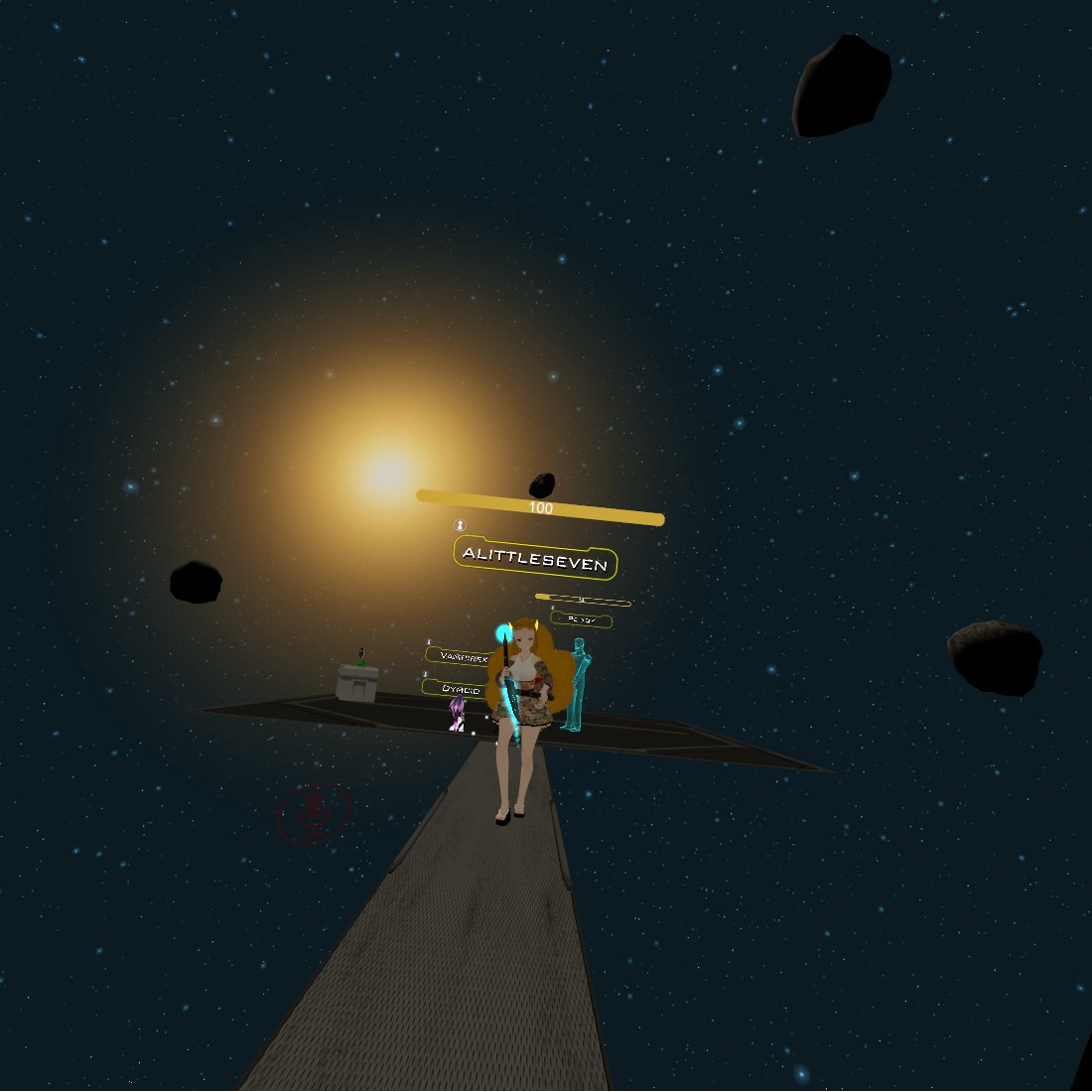Toggle the red muted microphone icon
The width and height of the screenshot is (1092, 1092).
[x=316, y=812]
